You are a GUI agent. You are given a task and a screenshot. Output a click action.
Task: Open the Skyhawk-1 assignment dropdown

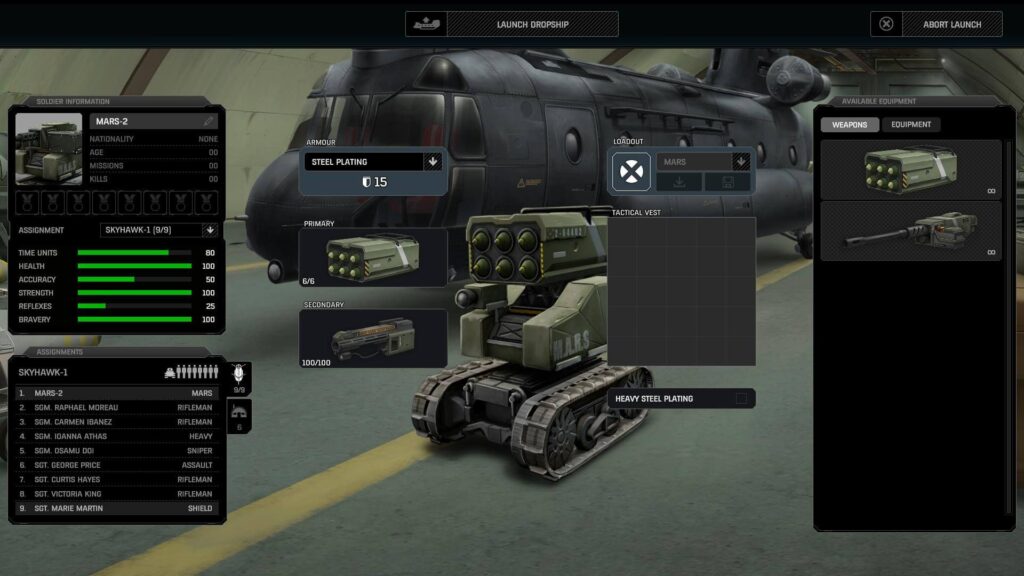pyautogui.click(x=209, y=230)
